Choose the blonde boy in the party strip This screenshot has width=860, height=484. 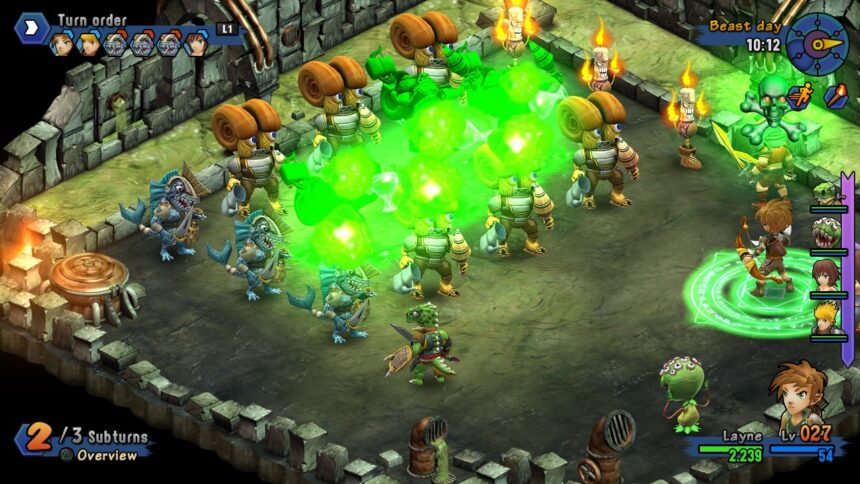pyautogui.click(x=826, y=318)
